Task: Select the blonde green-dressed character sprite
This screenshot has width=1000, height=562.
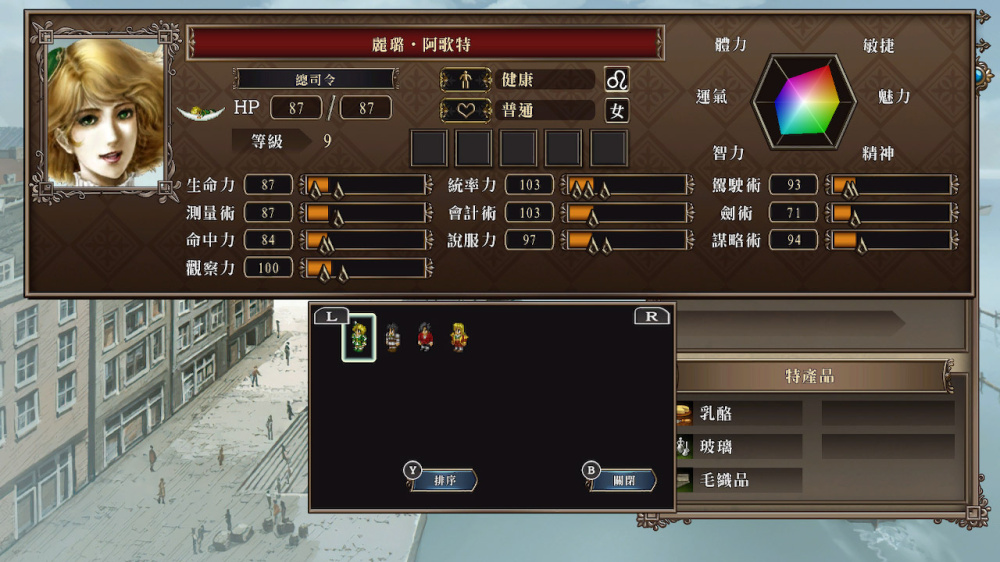Action: tap(359, 337)
